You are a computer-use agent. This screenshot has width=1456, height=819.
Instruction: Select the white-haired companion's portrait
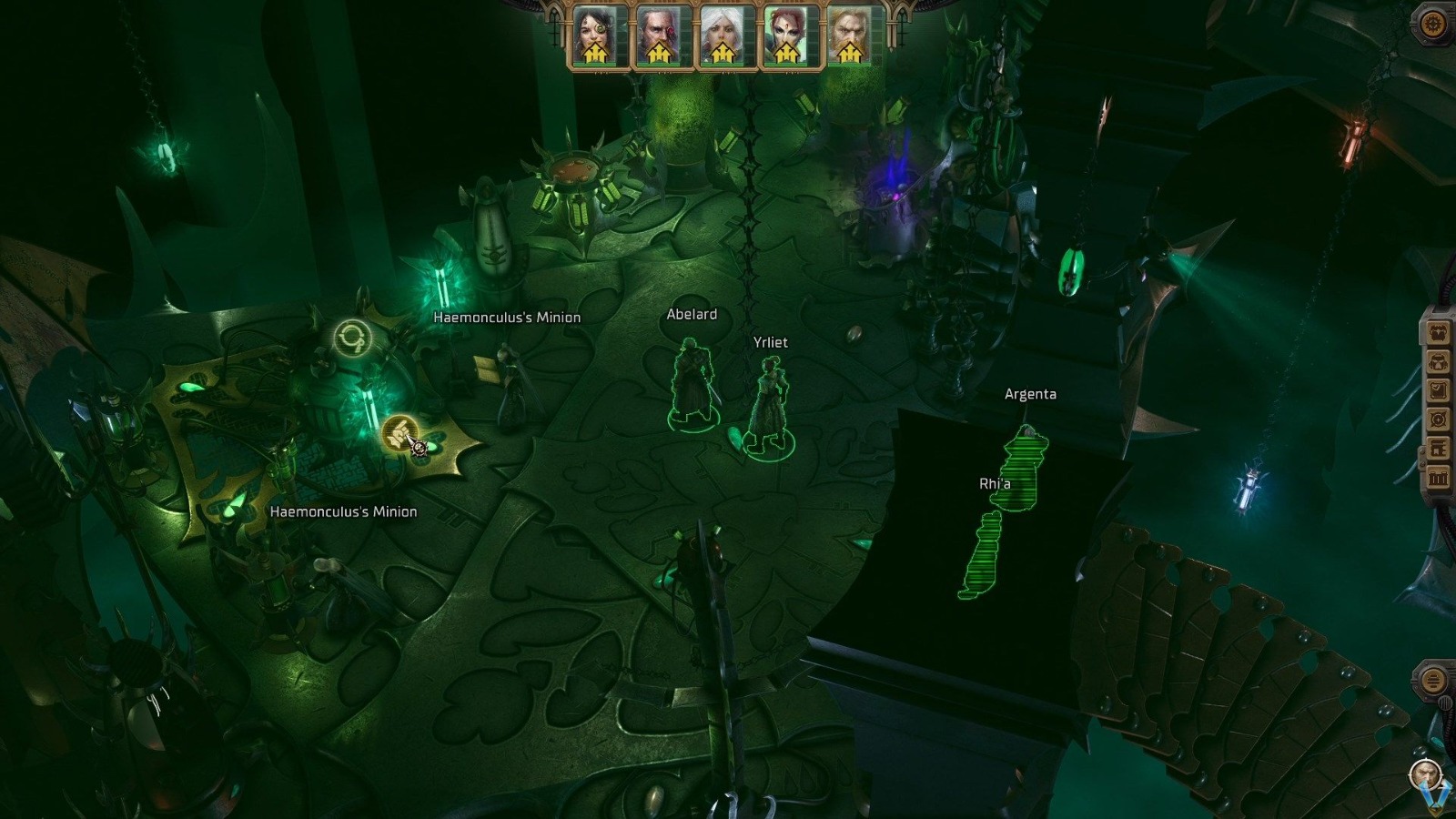(723, 30)
